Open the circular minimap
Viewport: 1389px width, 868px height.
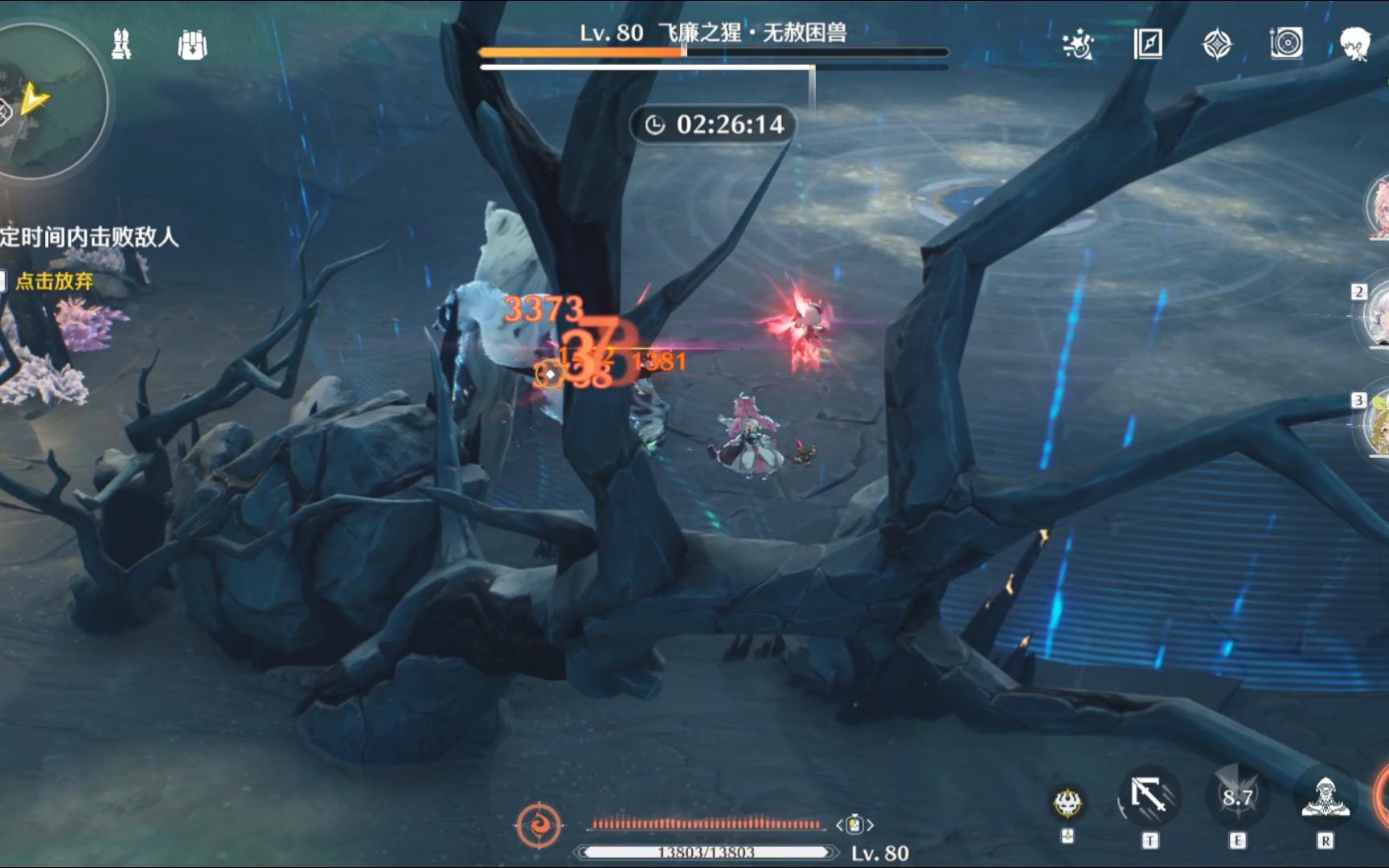point(48,100)
